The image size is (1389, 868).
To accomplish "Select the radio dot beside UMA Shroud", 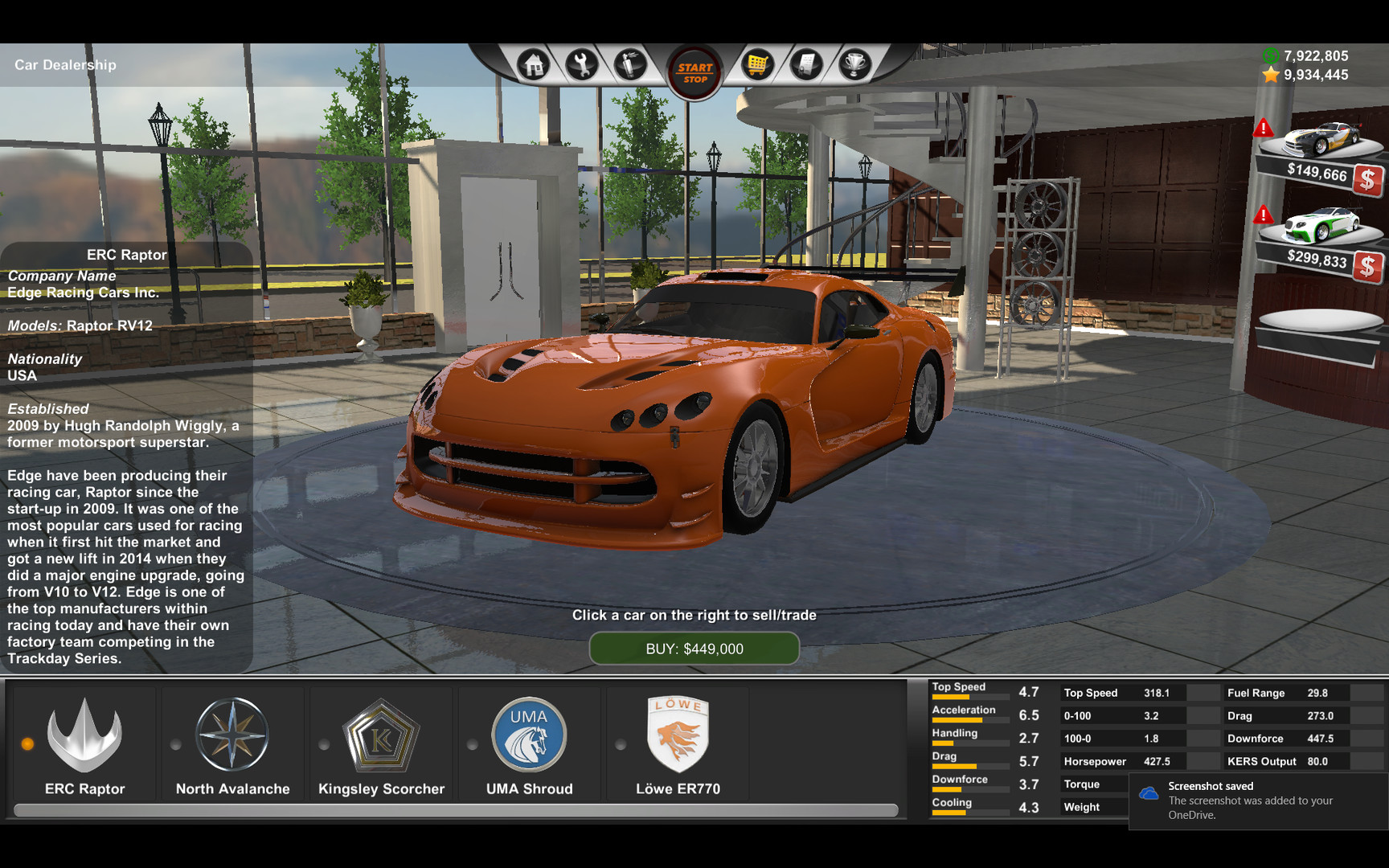I will pyautogui.click(x=473, y=743).
